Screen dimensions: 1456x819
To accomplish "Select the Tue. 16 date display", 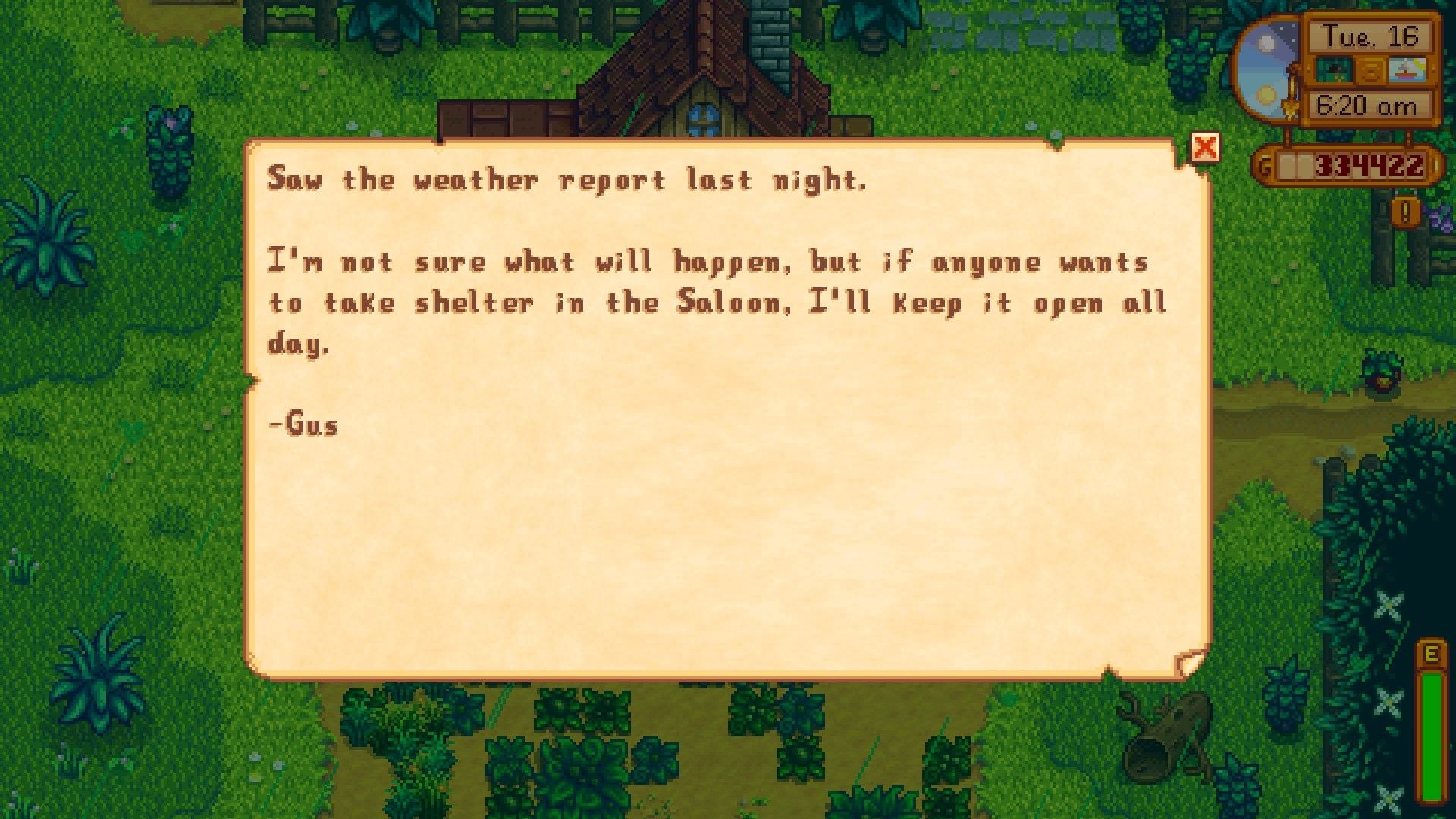I will (1370, 36).
